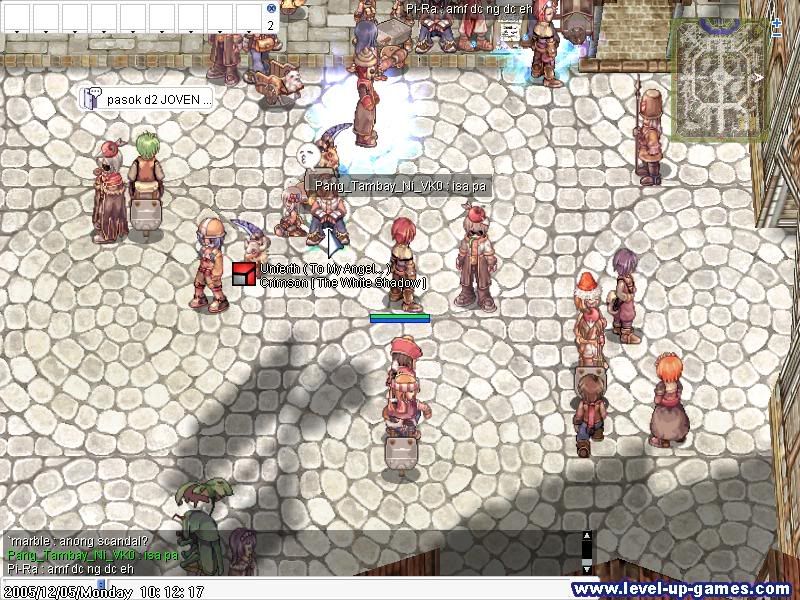Zoom out the minimap with minus button
This screenshot has width=800, height=600.
777,33
